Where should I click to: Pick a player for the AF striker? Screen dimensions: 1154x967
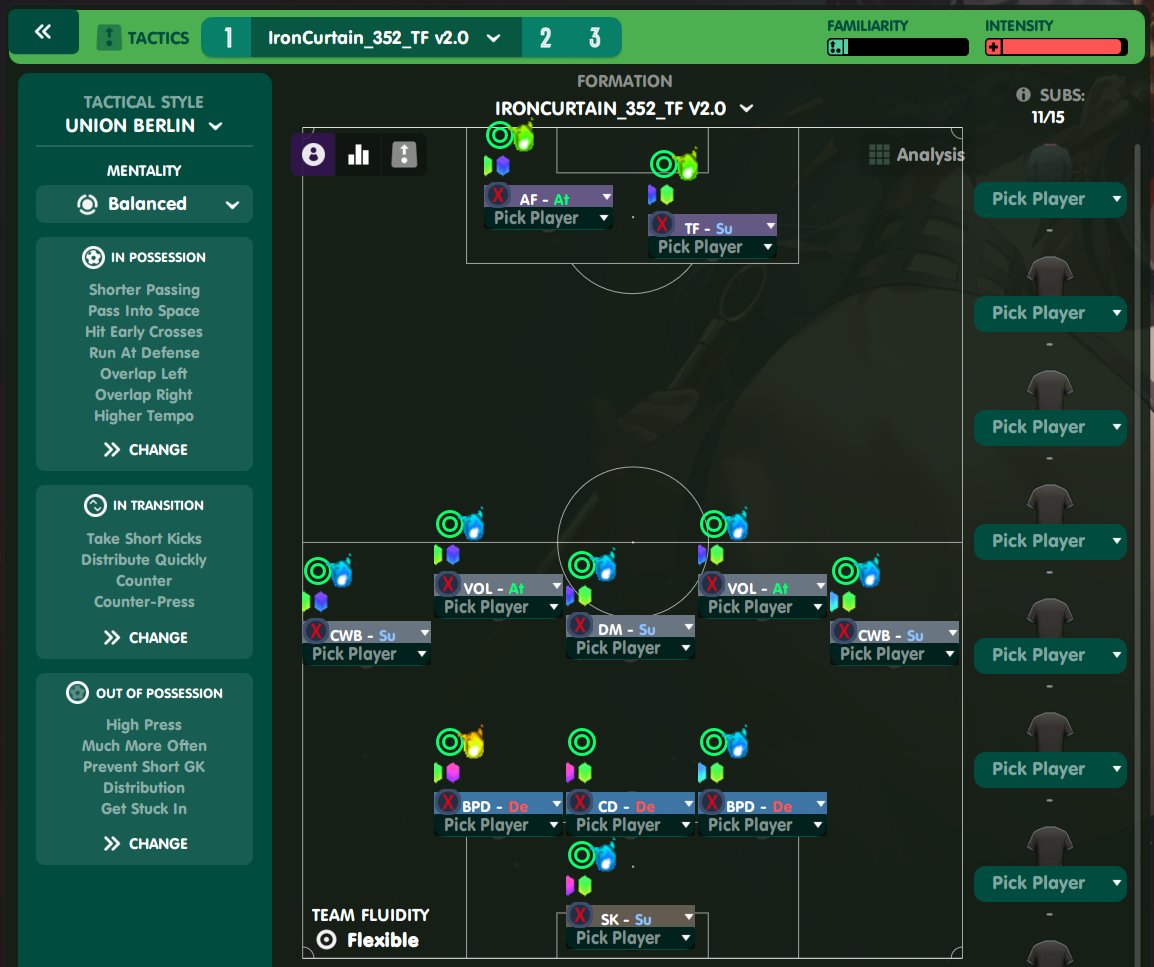pyautogui.click(x=548, y=218)
